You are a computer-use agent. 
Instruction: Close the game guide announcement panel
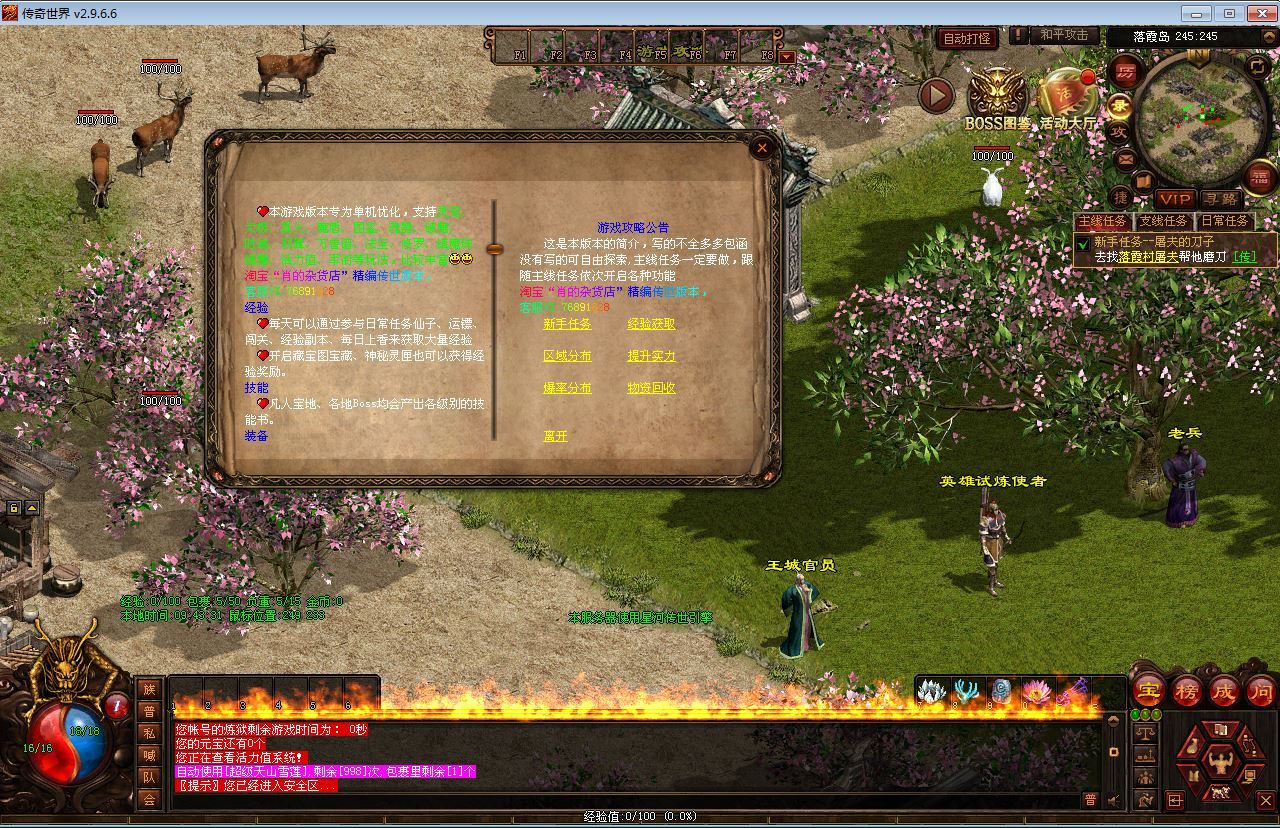pyautogui.click(x=762, y=148)
